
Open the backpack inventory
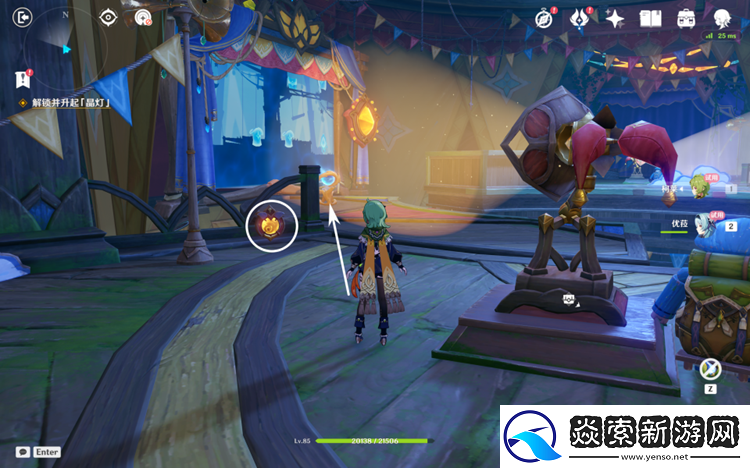tap(686, 18)
